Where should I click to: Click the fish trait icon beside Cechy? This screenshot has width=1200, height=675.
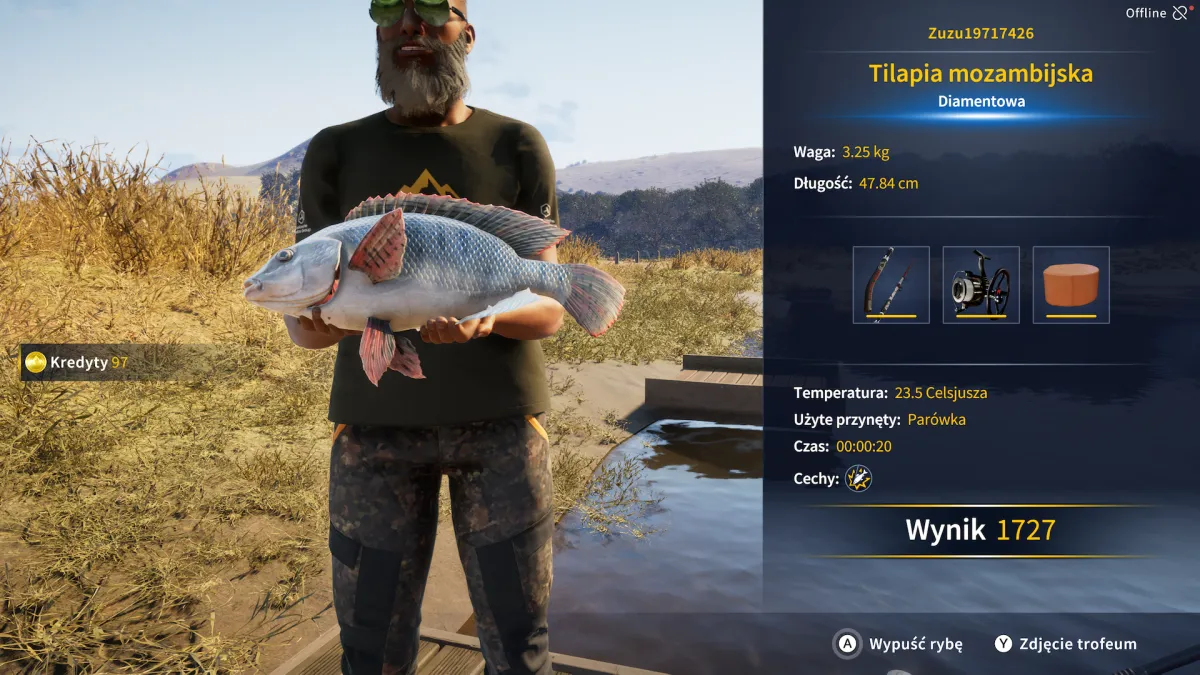point(858,479)
